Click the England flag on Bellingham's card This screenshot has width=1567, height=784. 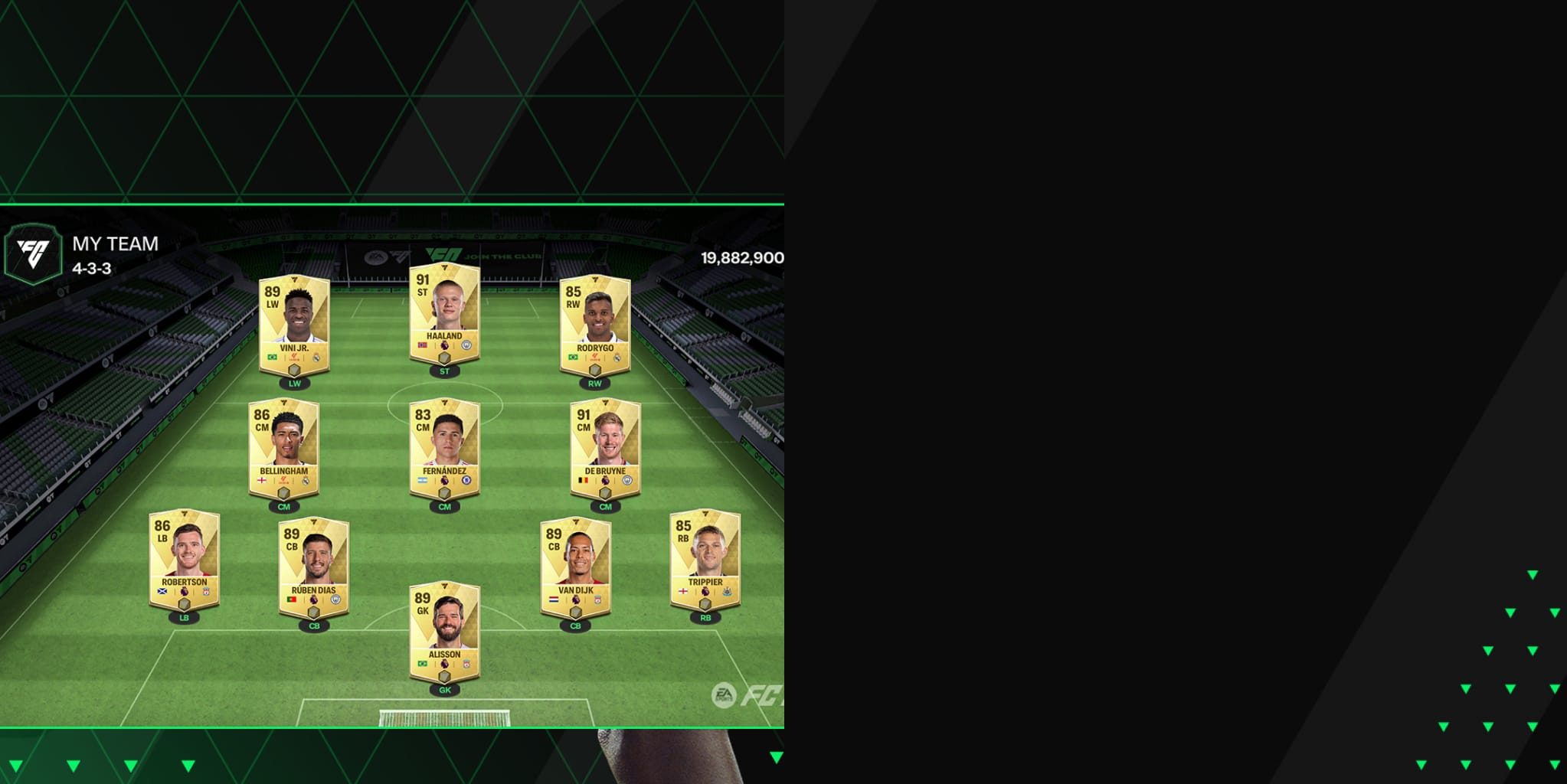[262, 480]
